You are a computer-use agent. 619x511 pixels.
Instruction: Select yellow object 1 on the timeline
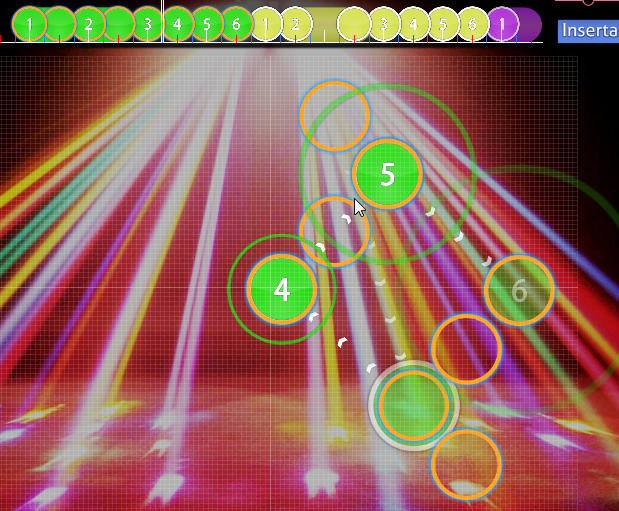point(266,23)
